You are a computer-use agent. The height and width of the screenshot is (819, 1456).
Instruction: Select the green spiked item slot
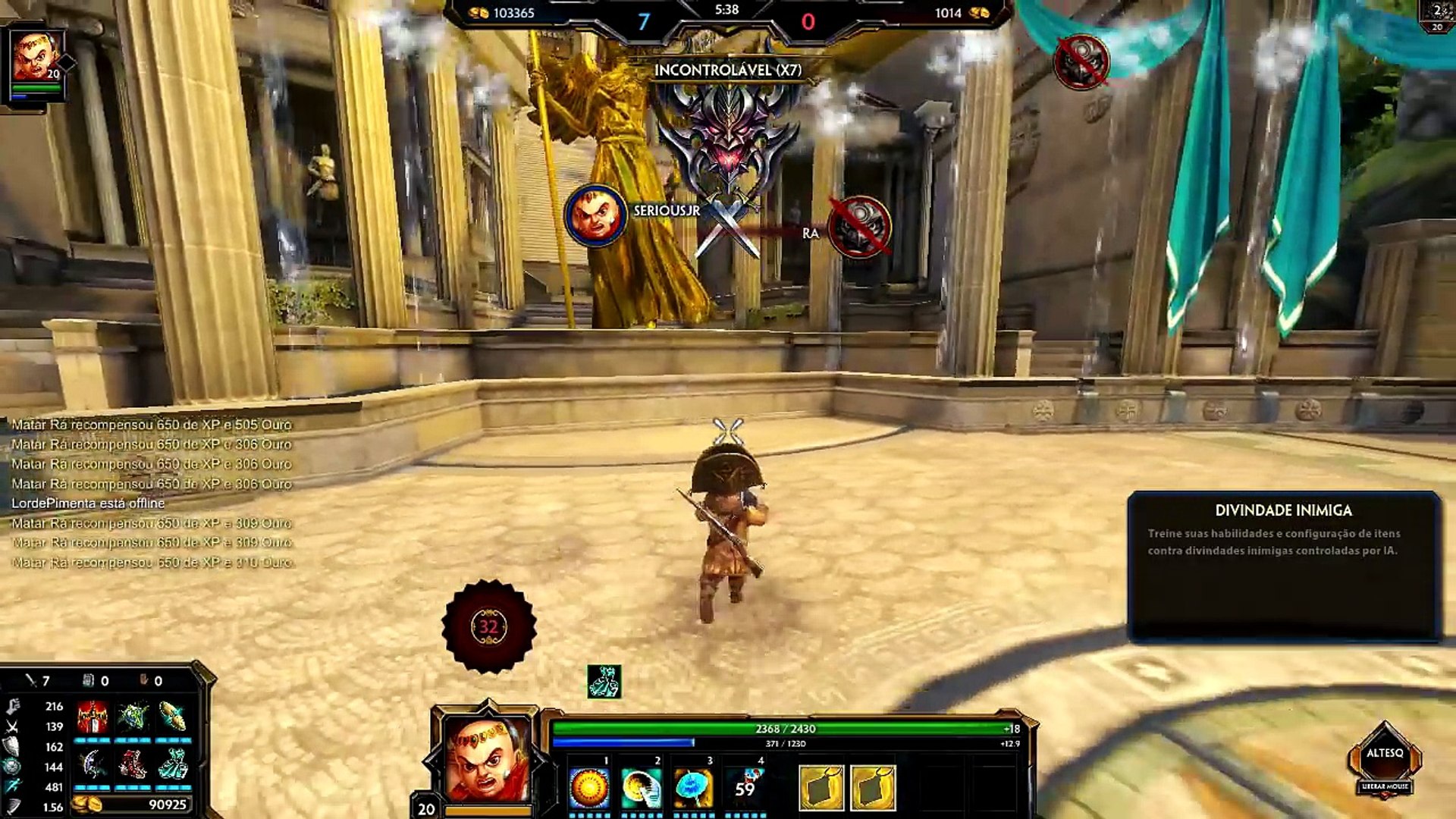tap(133, 717)
